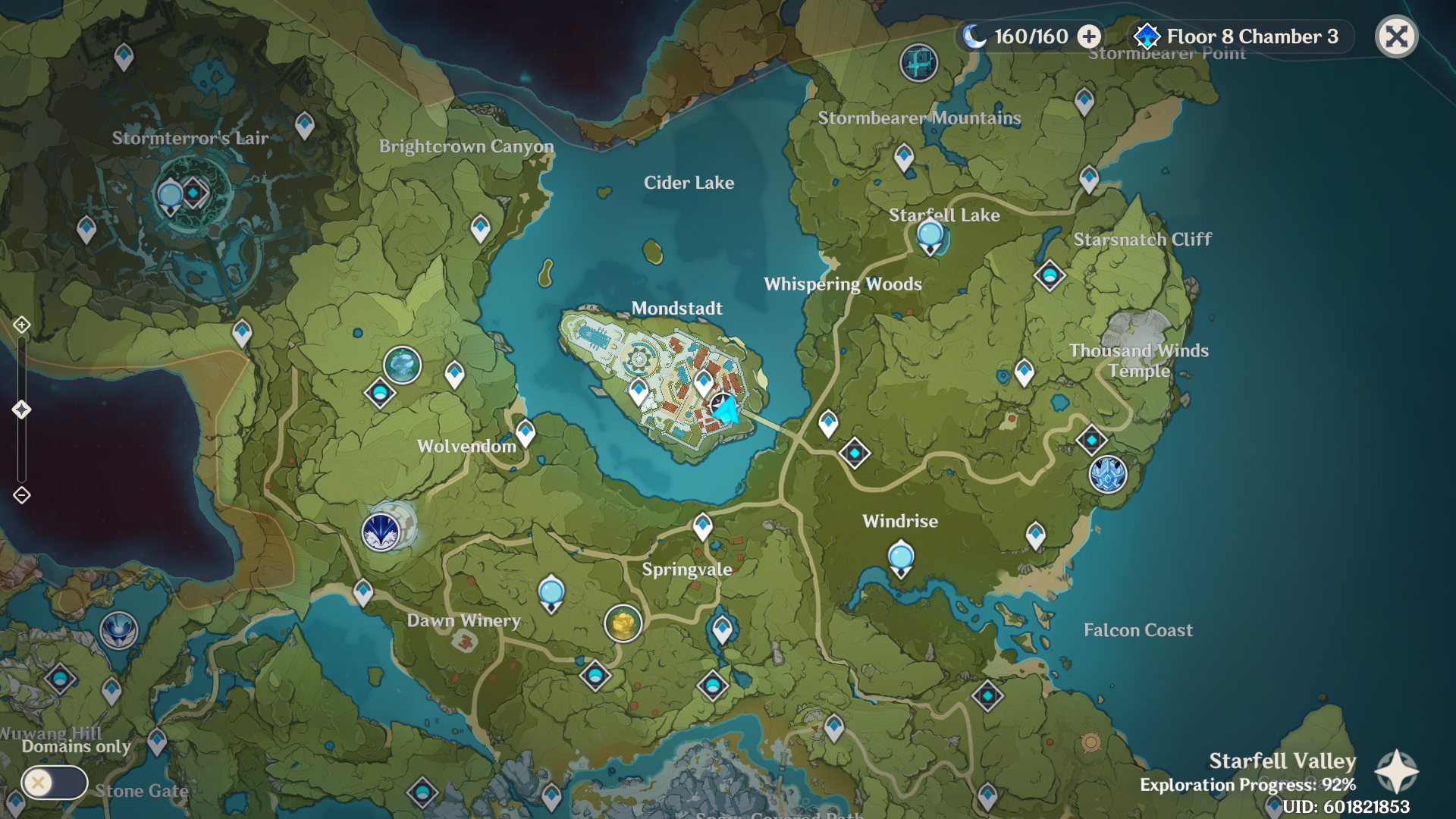The image size is (1456, 819).
Task: Select the wolf boss icon near Wolvendom
Action: point(381,531)
